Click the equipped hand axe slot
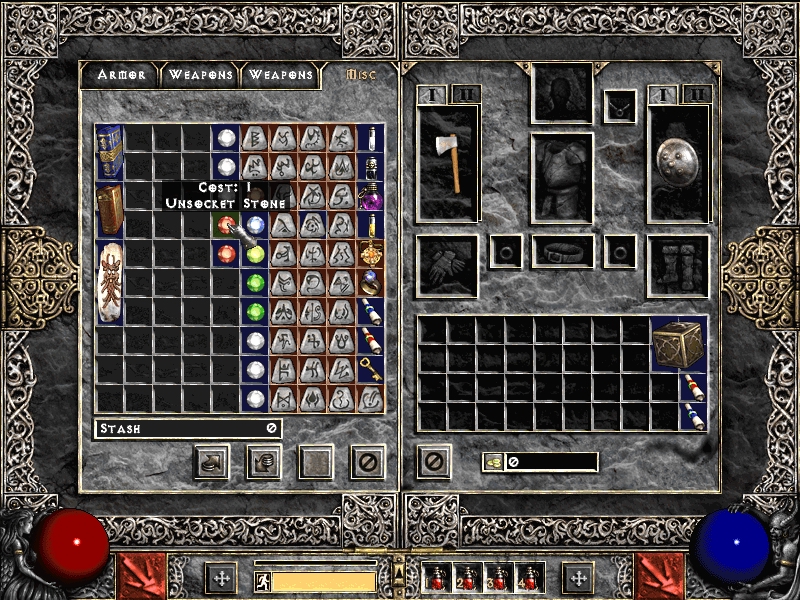 [x=447, y=162]
